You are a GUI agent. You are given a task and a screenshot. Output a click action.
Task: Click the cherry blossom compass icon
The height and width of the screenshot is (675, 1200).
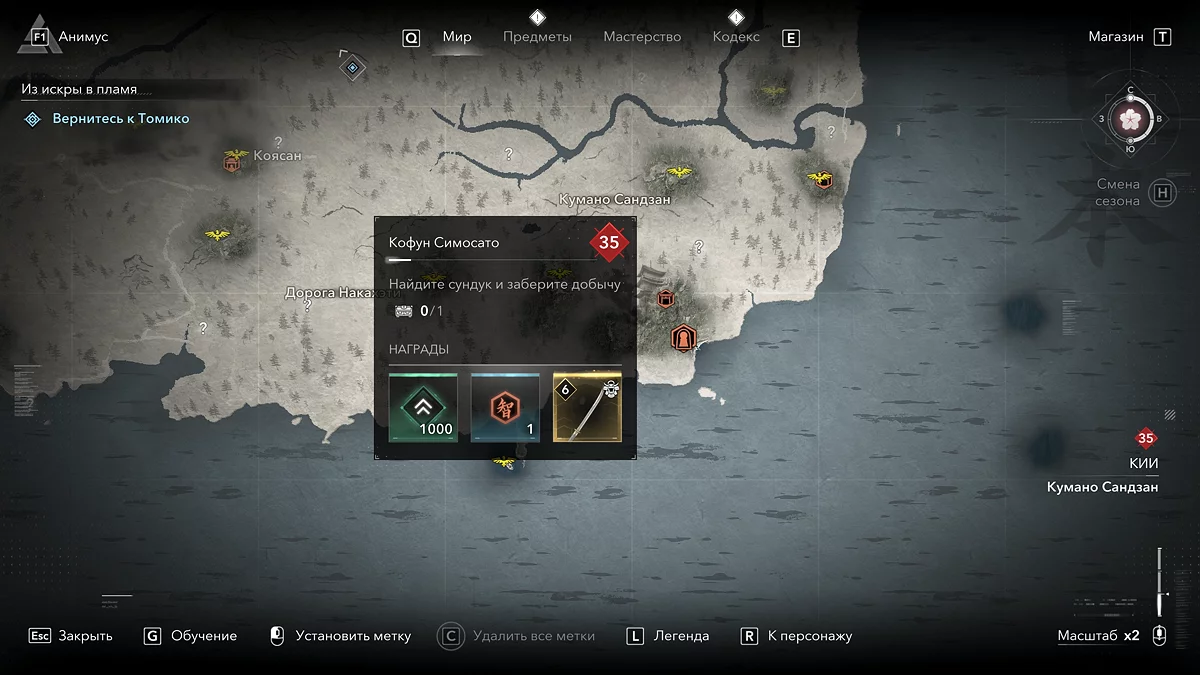click(1131, 118)
